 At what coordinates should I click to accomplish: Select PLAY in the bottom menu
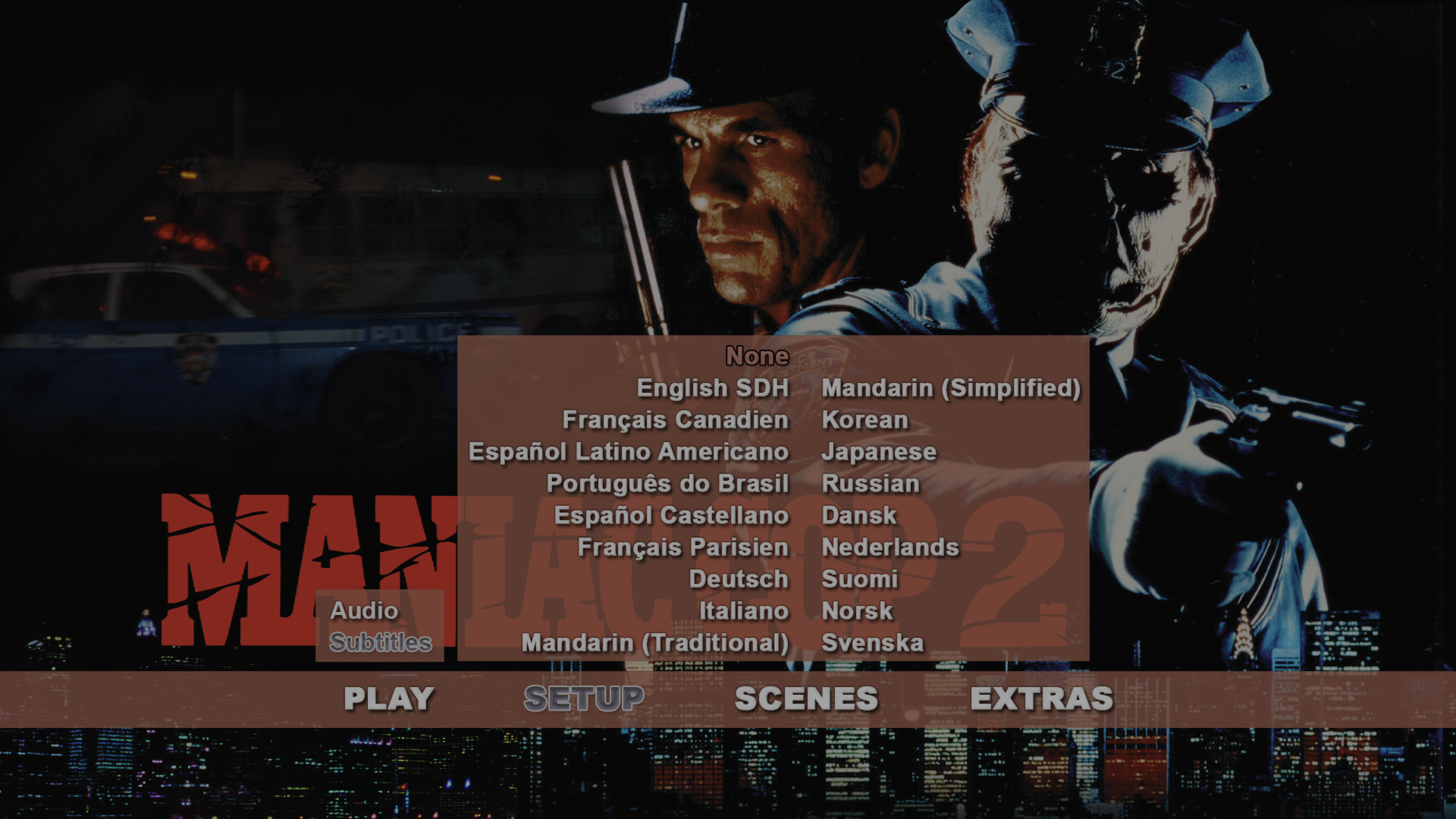388,698
